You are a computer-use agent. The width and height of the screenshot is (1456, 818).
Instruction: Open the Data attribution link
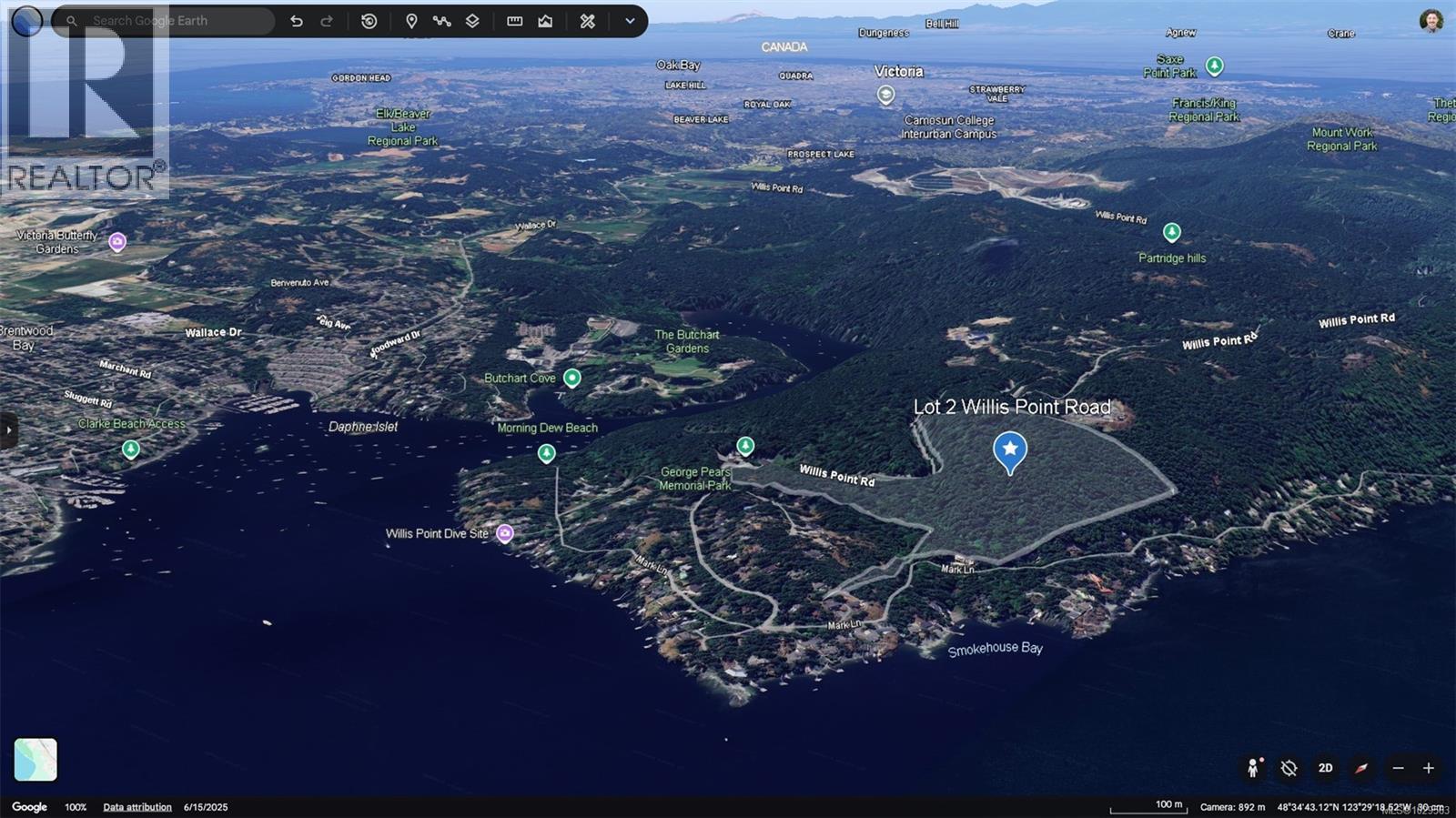(x=137, y=806)
